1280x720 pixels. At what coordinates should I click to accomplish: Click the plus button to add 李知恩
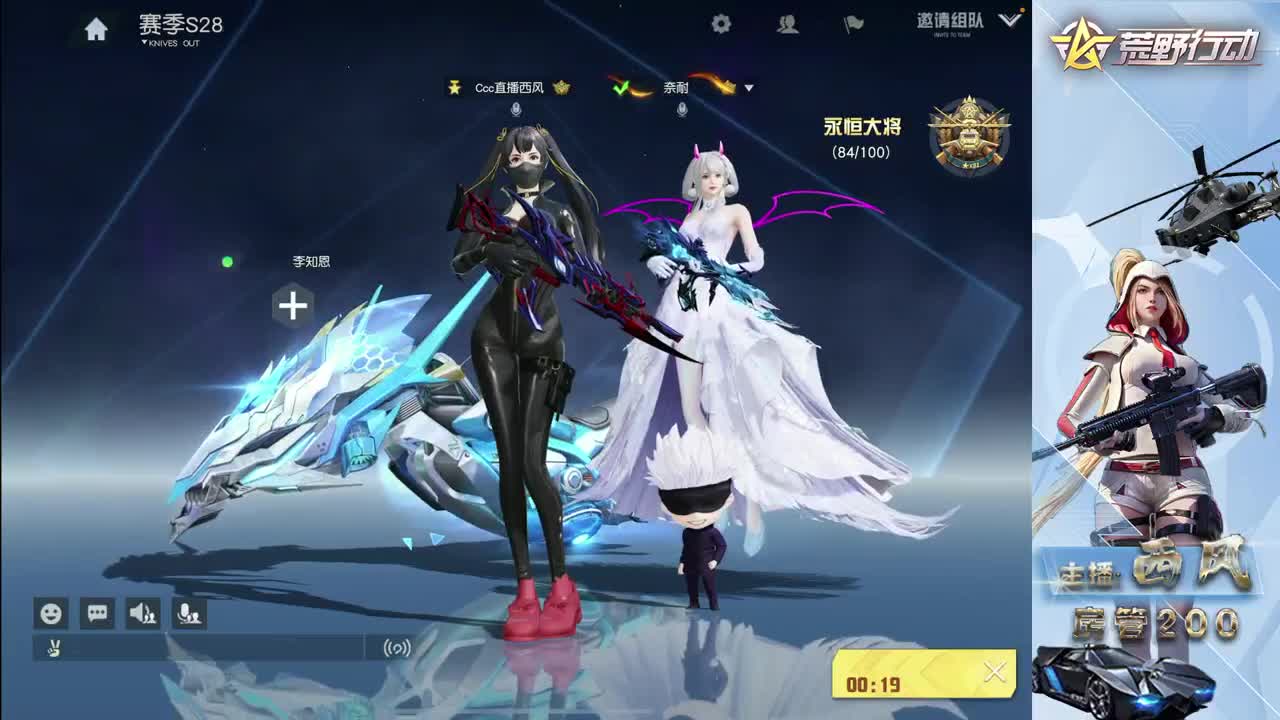coord(291,306)
